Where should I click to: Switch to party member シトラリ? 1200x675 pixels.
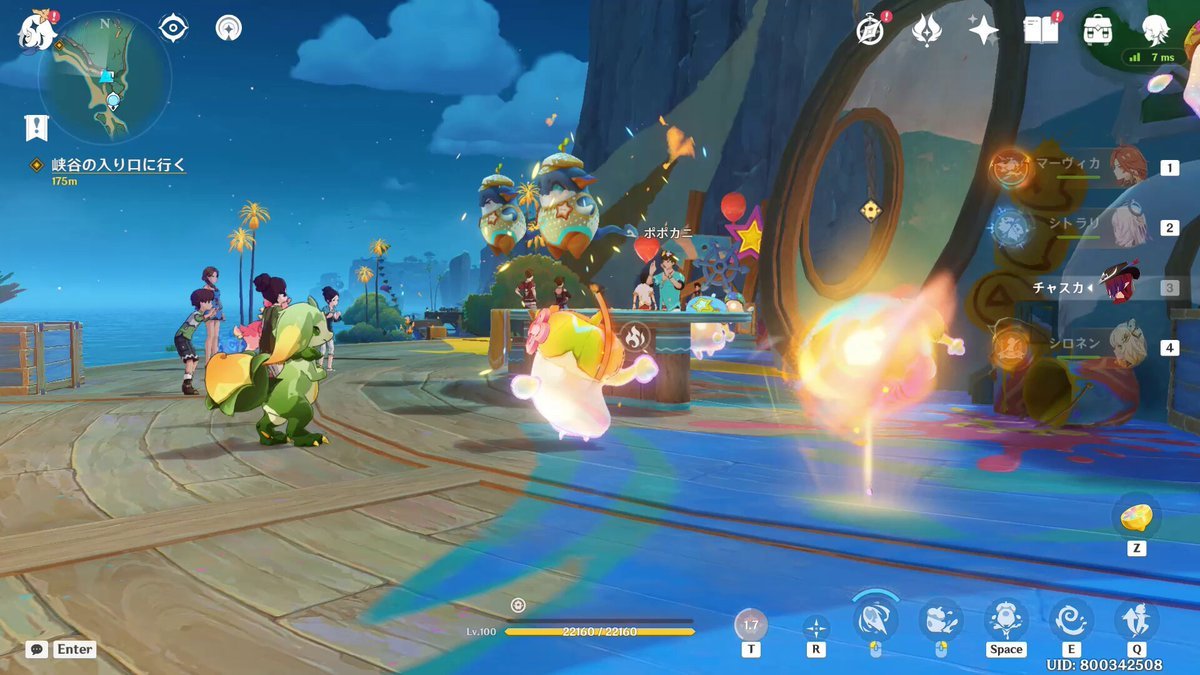(x=1127, y=227)
